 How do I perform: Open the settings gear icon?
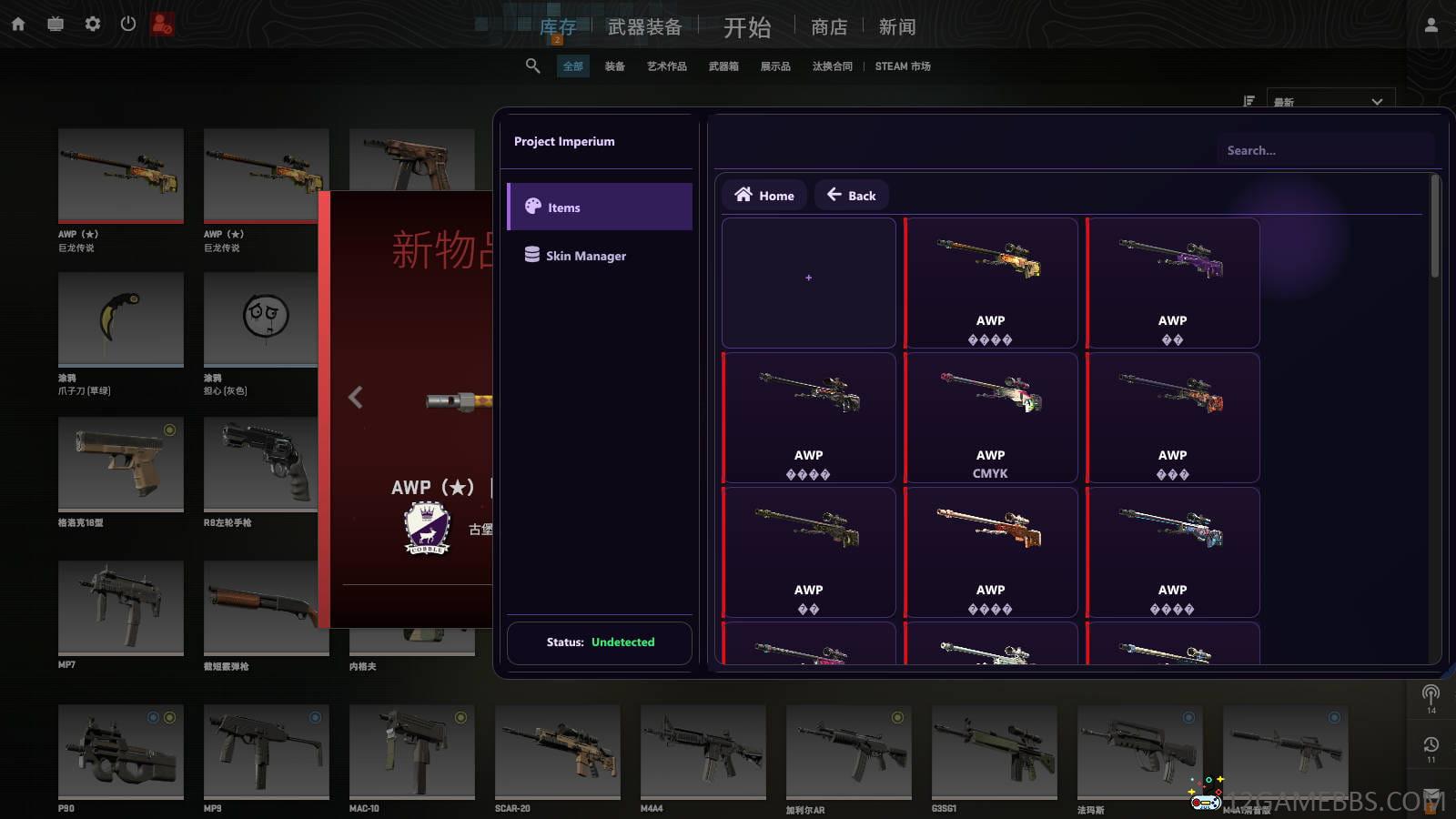pyautogui.click(x=93, y=24)
